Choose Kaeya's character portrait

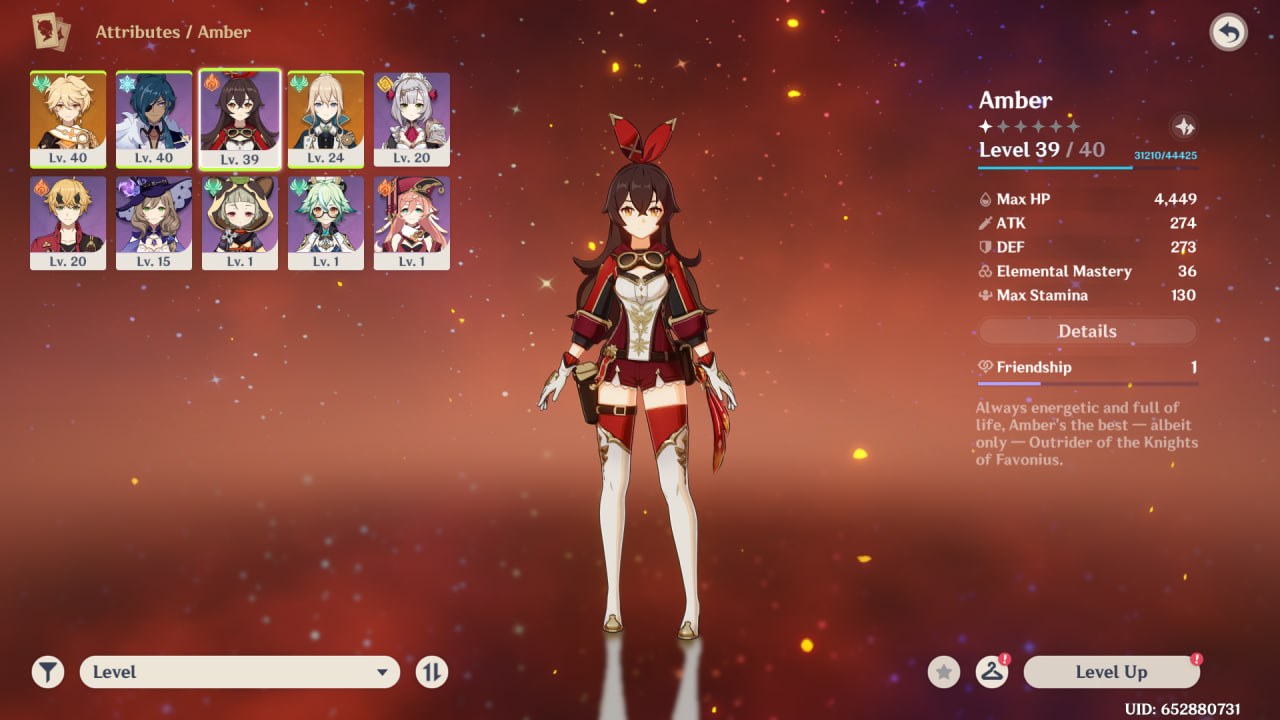pyautogui.click(x=154, y=119)
